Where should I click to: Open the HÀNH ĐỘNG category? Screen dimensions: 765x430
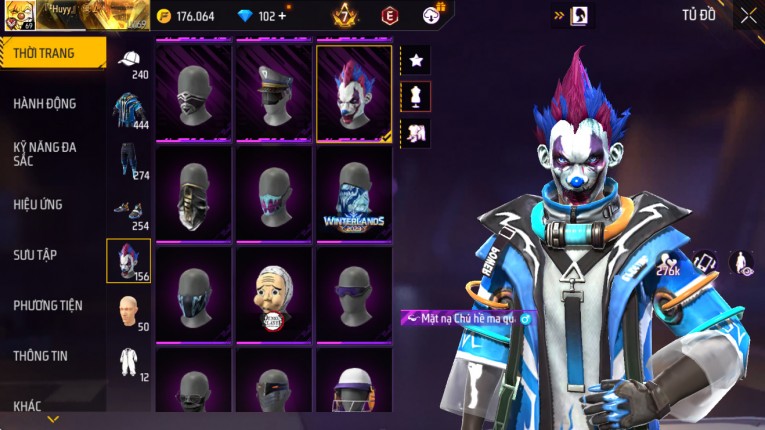coord(45,103)
